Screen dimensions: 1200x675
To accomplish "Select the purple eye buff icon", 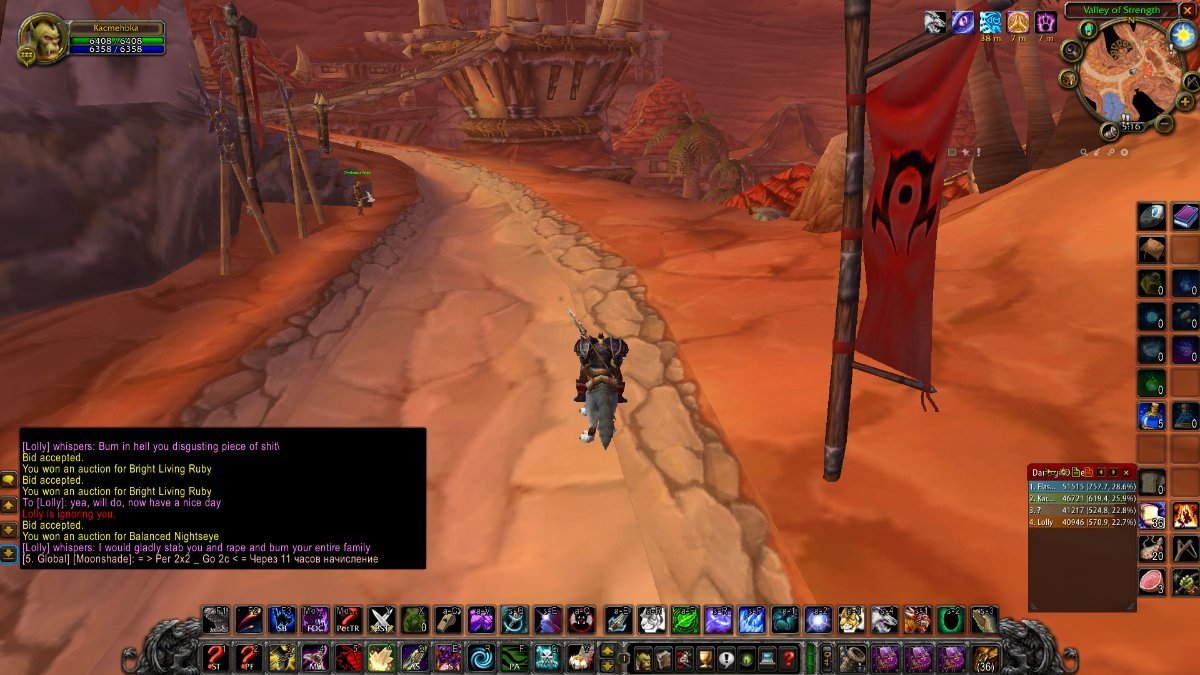I will [963, 22].
